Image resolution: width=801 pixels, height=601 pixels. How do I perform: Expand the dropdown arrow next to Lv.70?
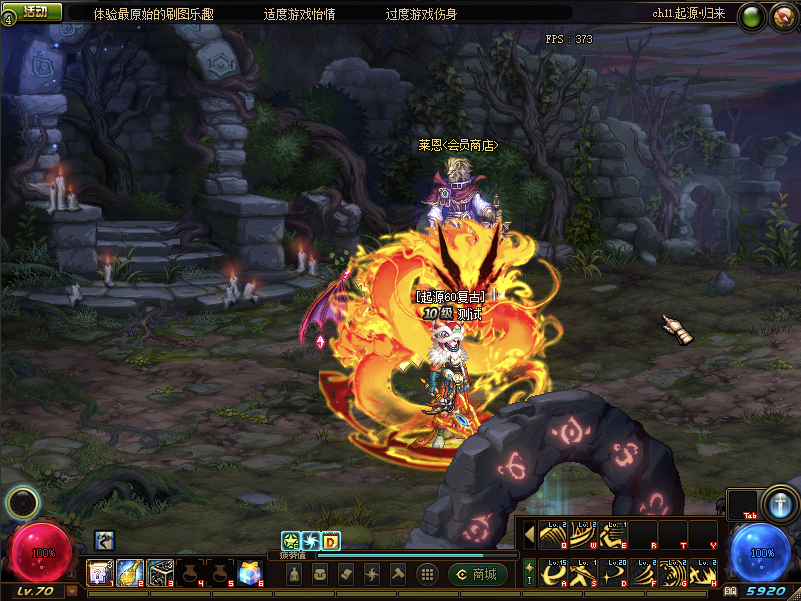72,591
